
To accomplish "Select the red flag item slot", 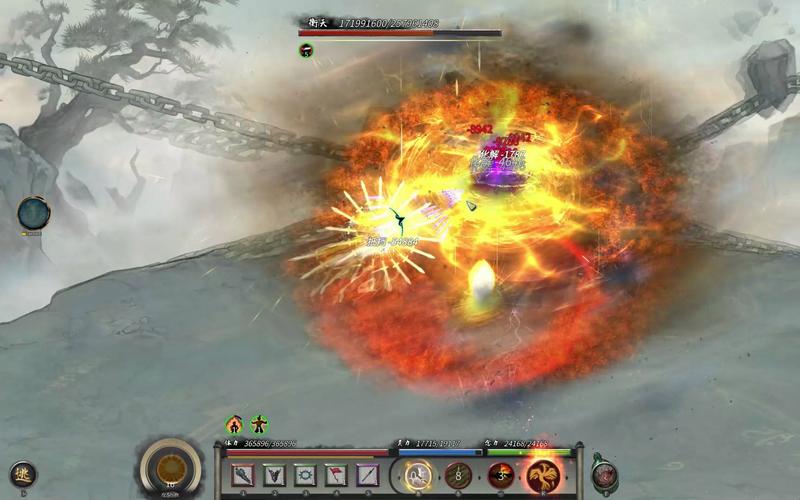I will [337, 476].
